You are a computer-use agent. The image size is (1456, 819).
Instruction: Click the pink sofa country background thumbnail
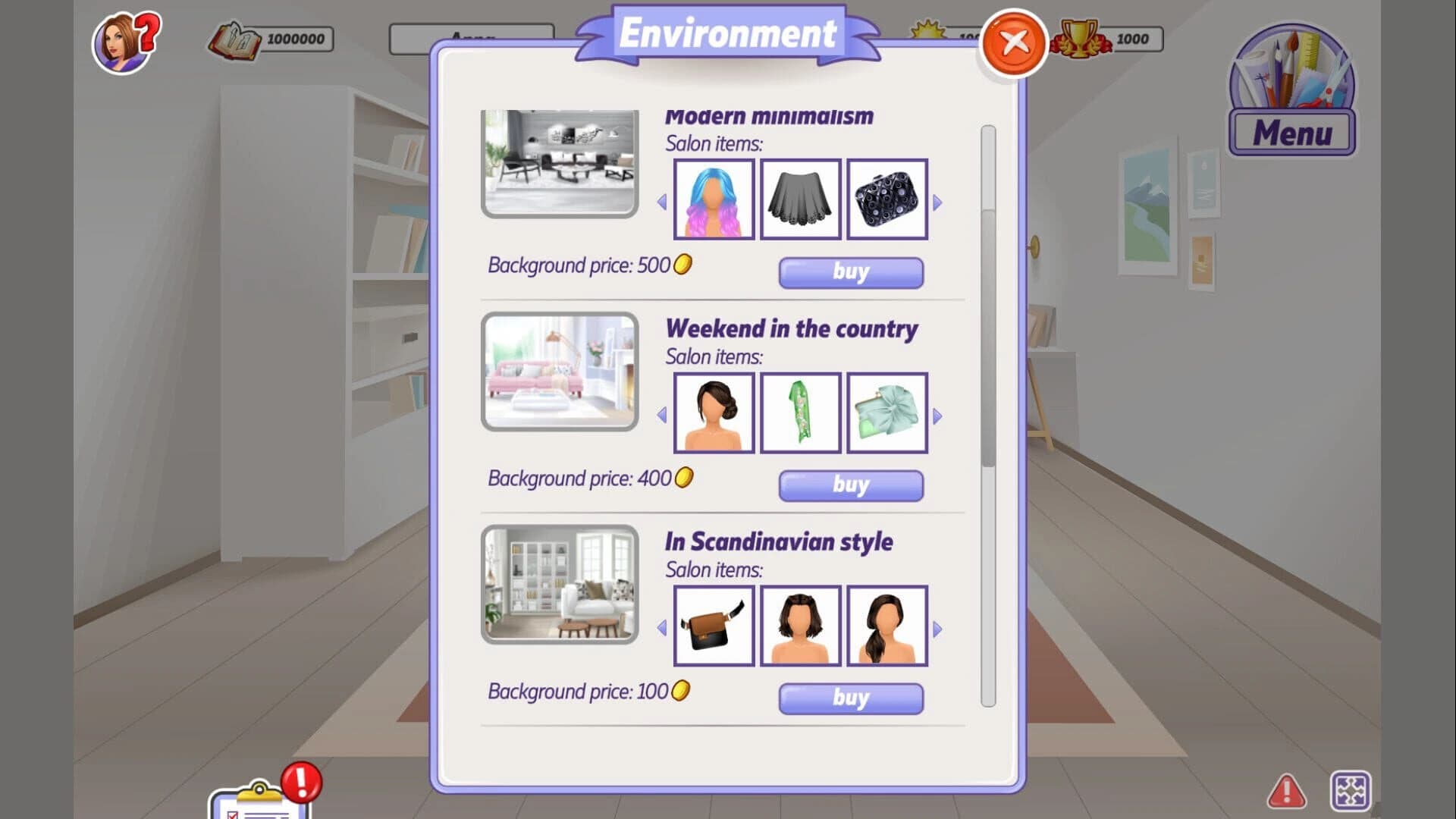coord(559,373)
